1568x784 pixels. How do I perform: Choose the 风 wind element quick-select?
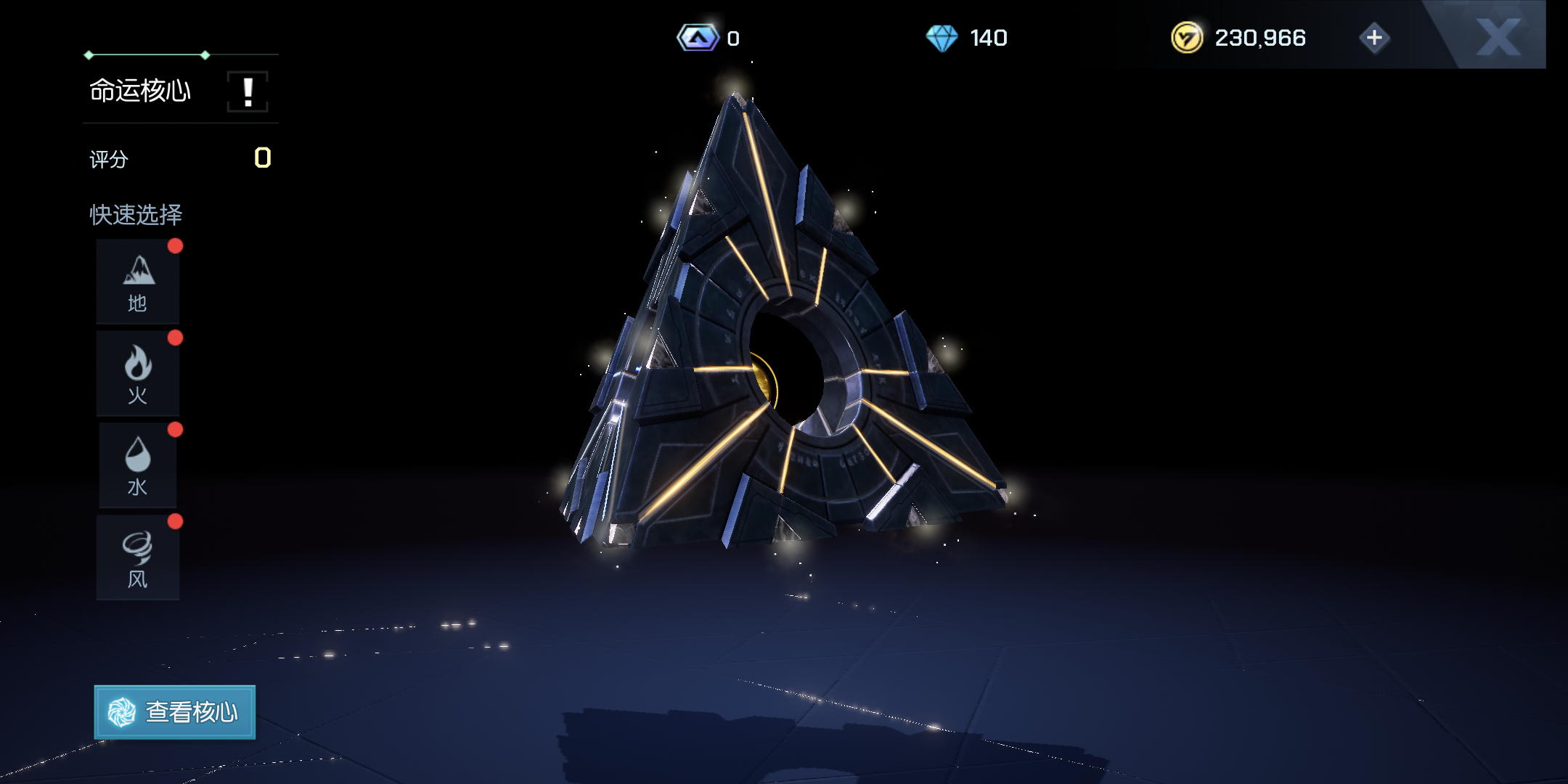(138, 558)
